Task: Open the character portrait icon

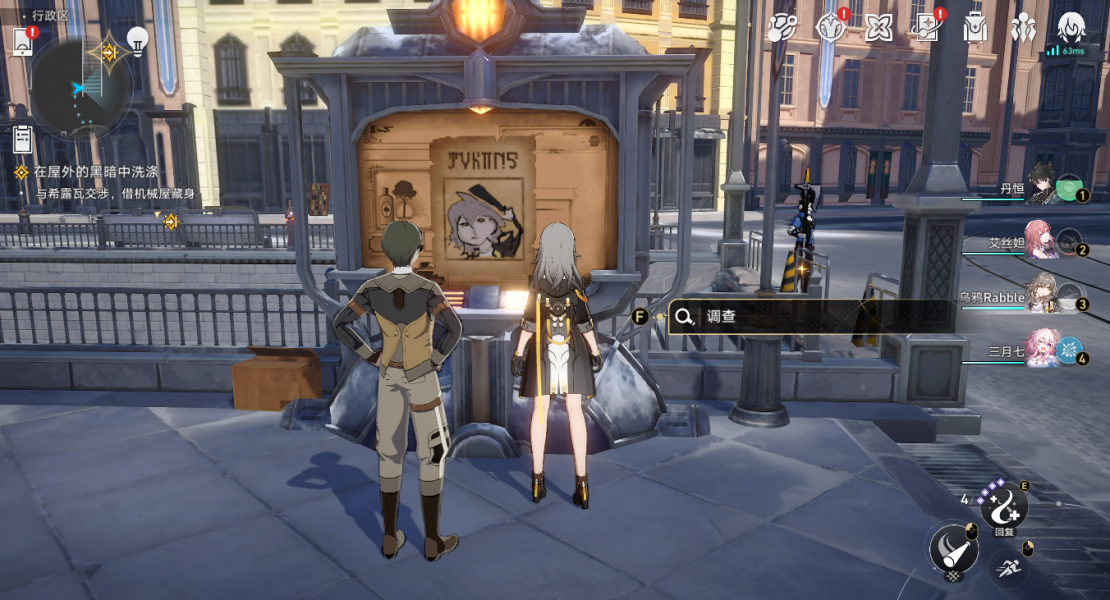Action: click(x=1071, y=28)
